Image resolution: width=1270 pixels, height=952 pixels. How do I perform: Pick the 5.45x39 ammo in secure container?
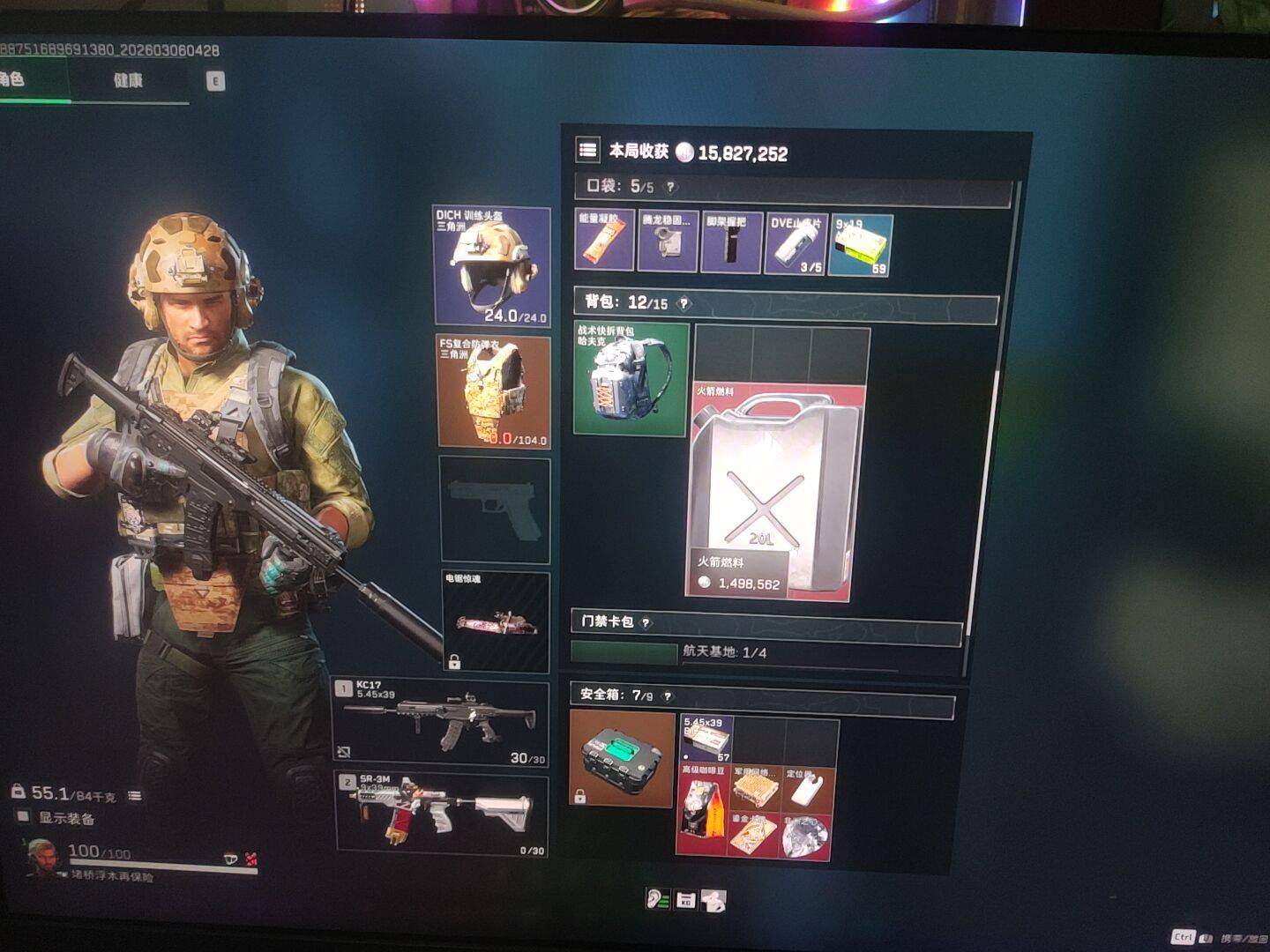pyautogui.click(x=706, y=739)
